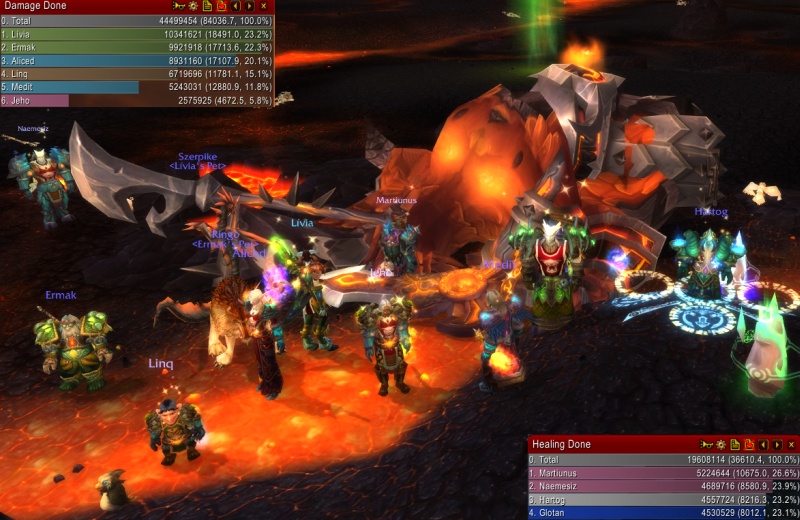Open Damage Done meter gear settings

click(192, 6)
